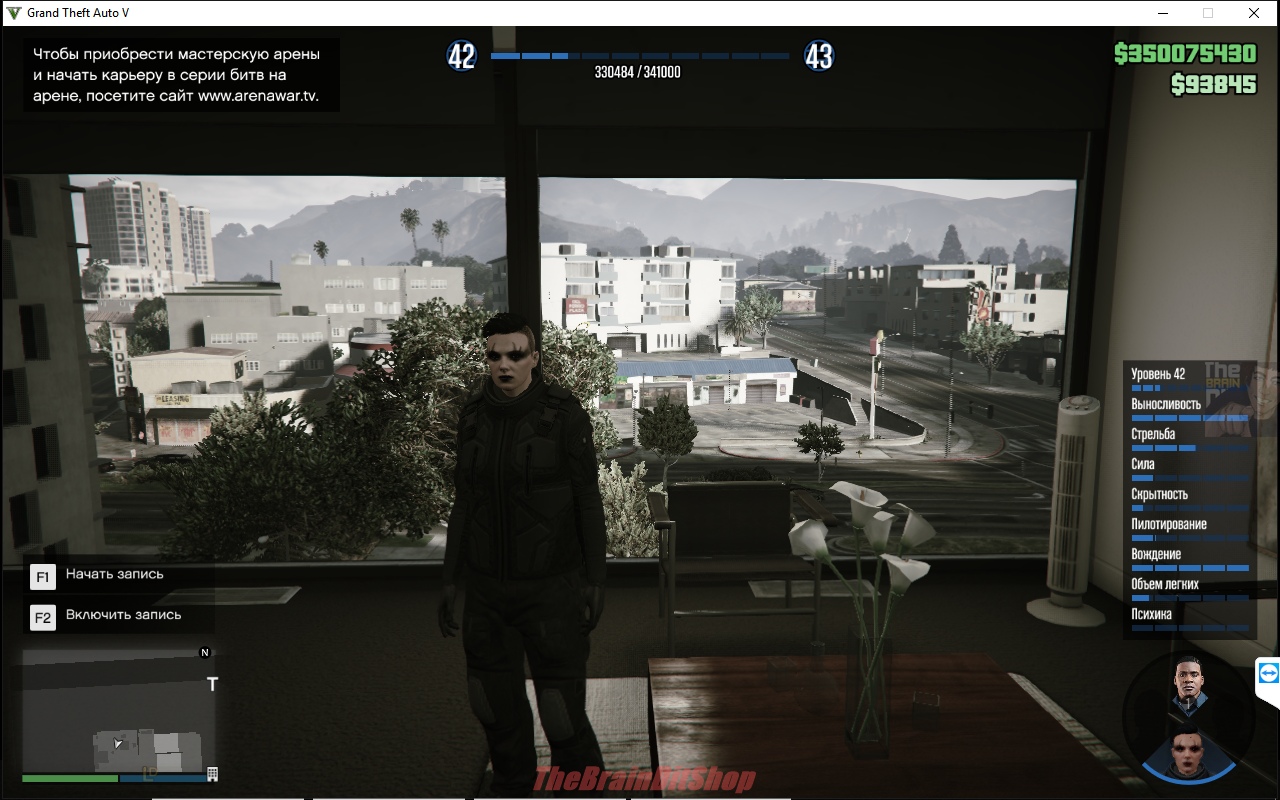Close the Grand Theft Auto V window
1280x800 pixels.
tap(1253, 13)
